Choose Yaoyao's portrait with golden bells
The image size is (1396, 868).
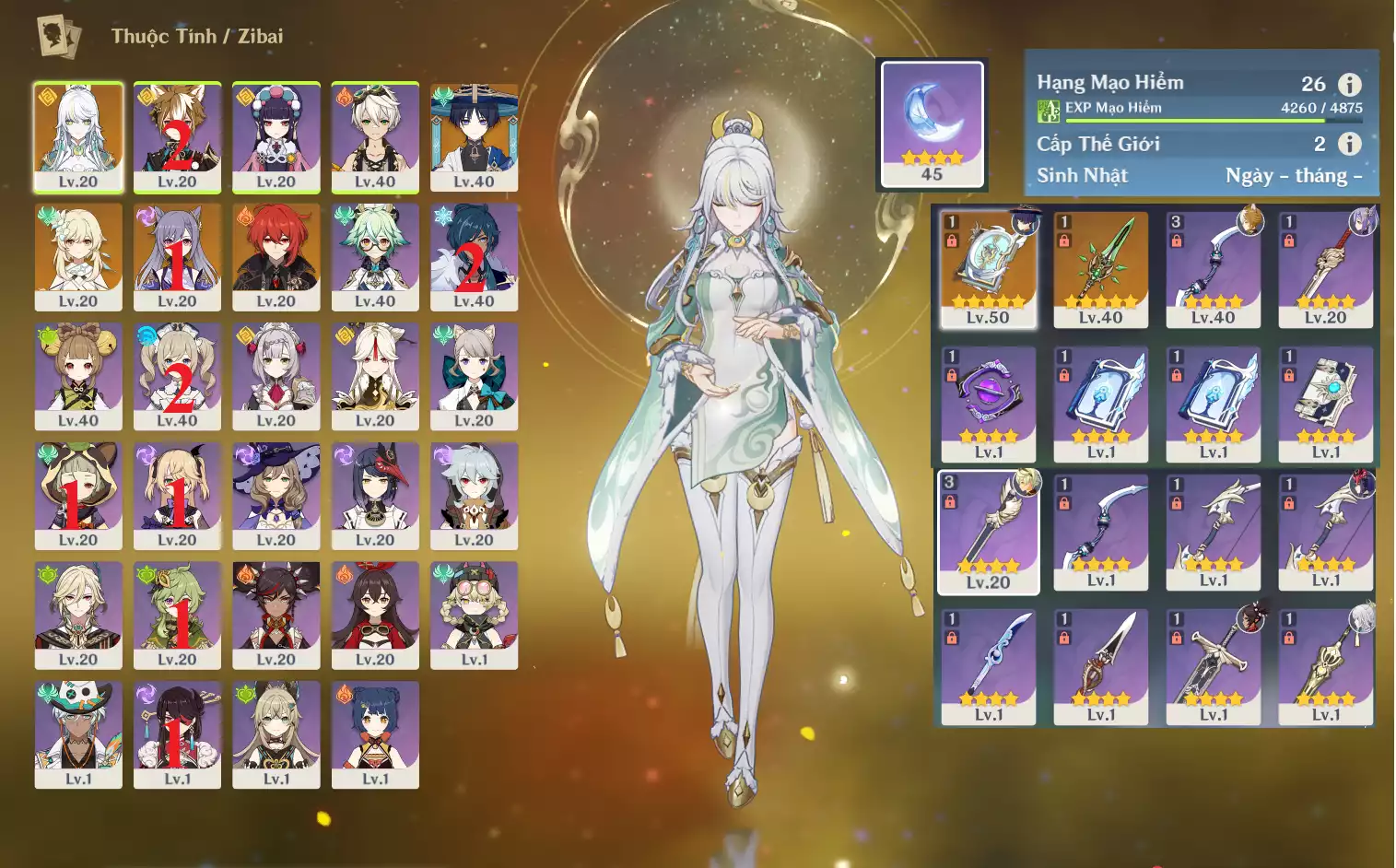pos(78,376)
